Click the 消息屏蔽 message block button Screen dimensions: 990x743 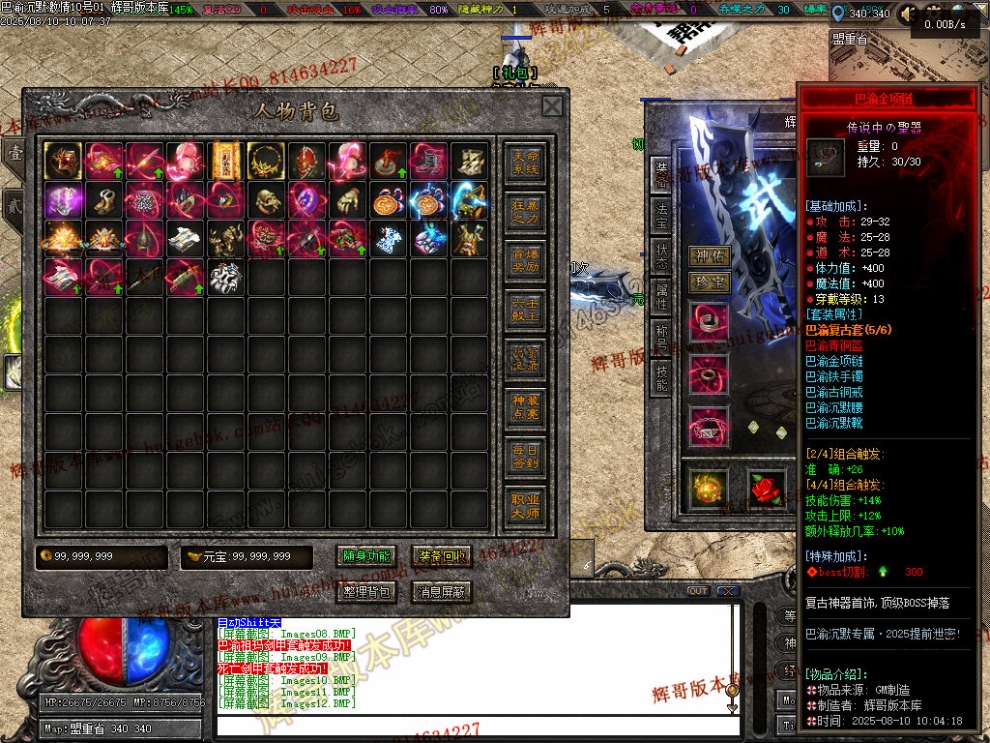pyautogui.click(x=442, y=591)
